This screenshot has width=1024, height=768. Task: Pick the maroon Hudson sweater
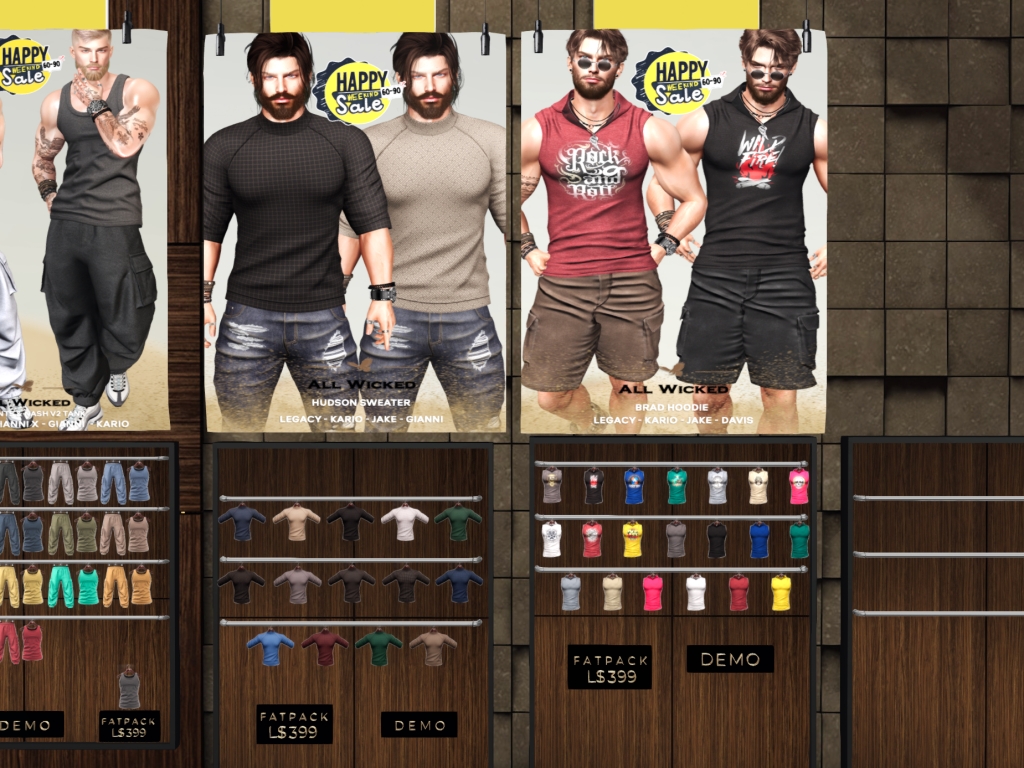coord(325,646)
